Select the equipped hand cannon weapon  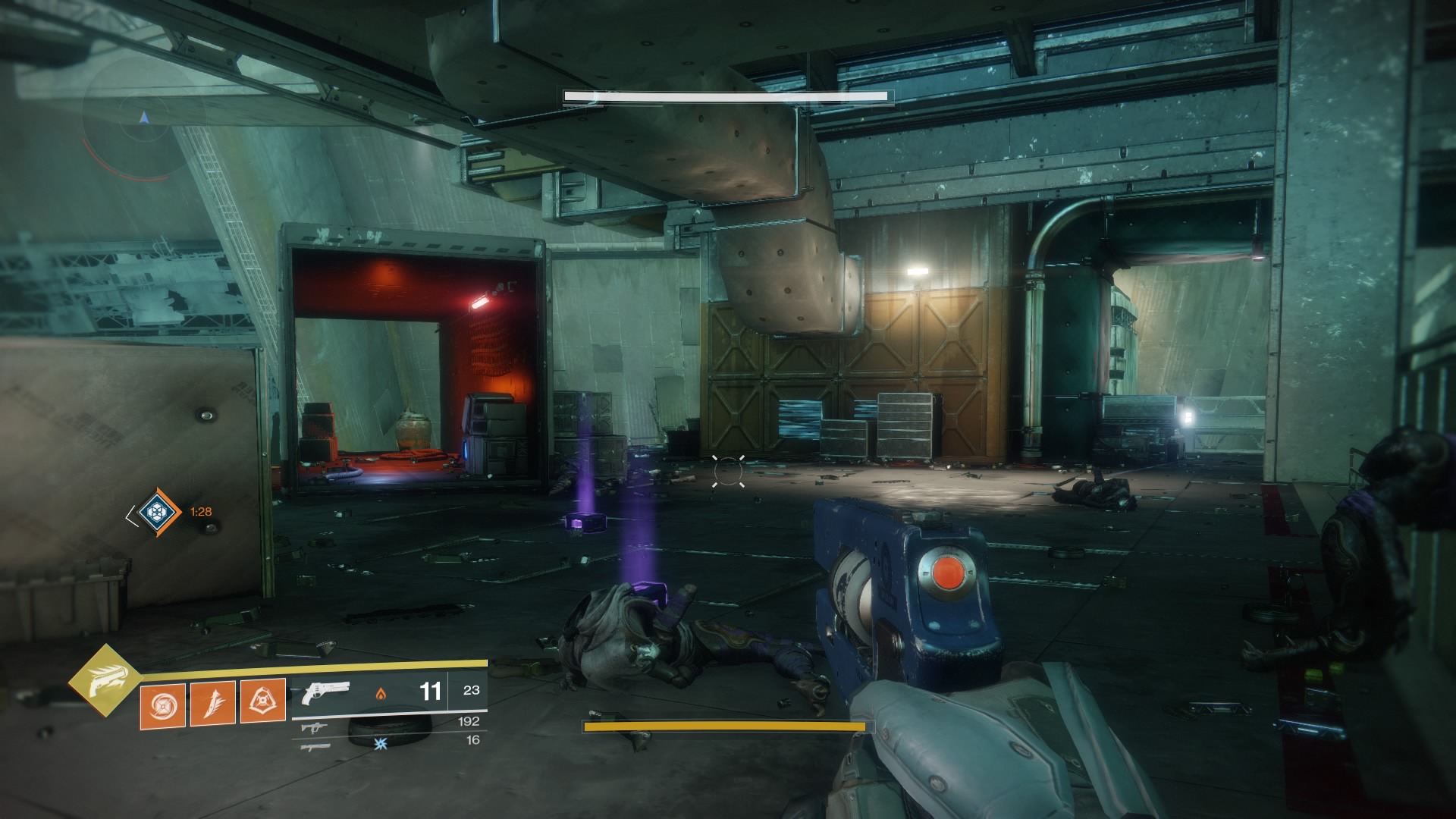pyautogui.click(x=325, y=692)
